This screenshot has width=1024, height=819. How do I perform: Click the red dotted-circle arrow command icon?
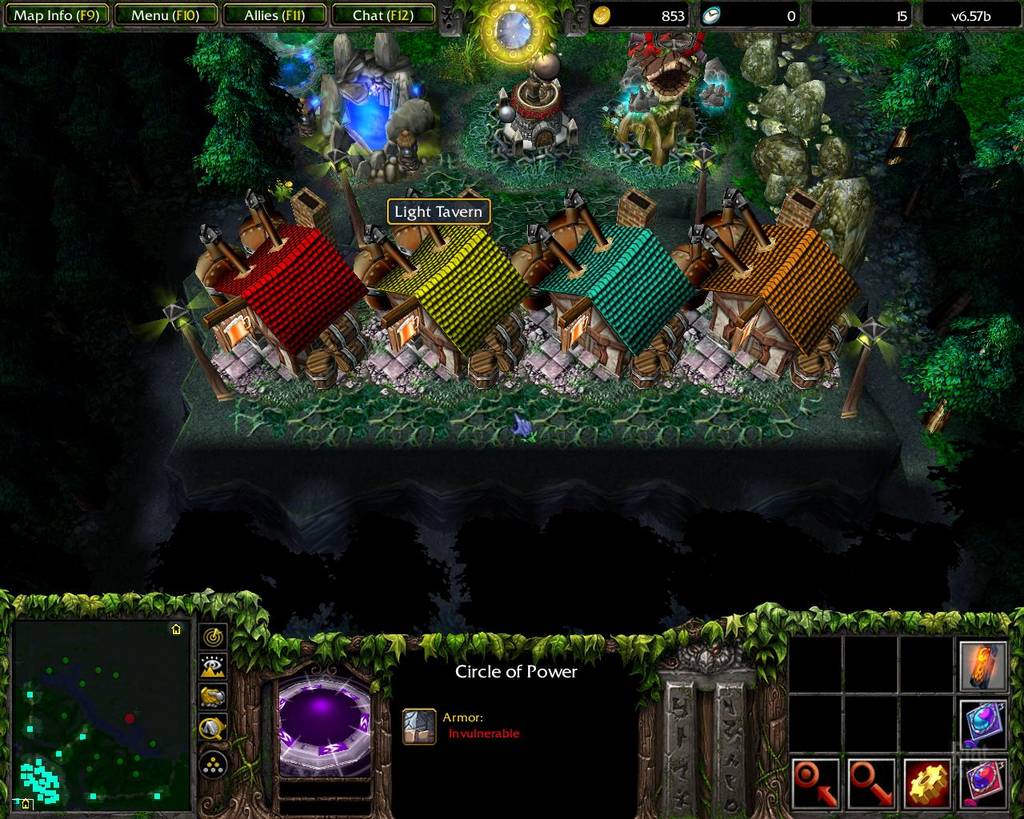pos(816,783)
